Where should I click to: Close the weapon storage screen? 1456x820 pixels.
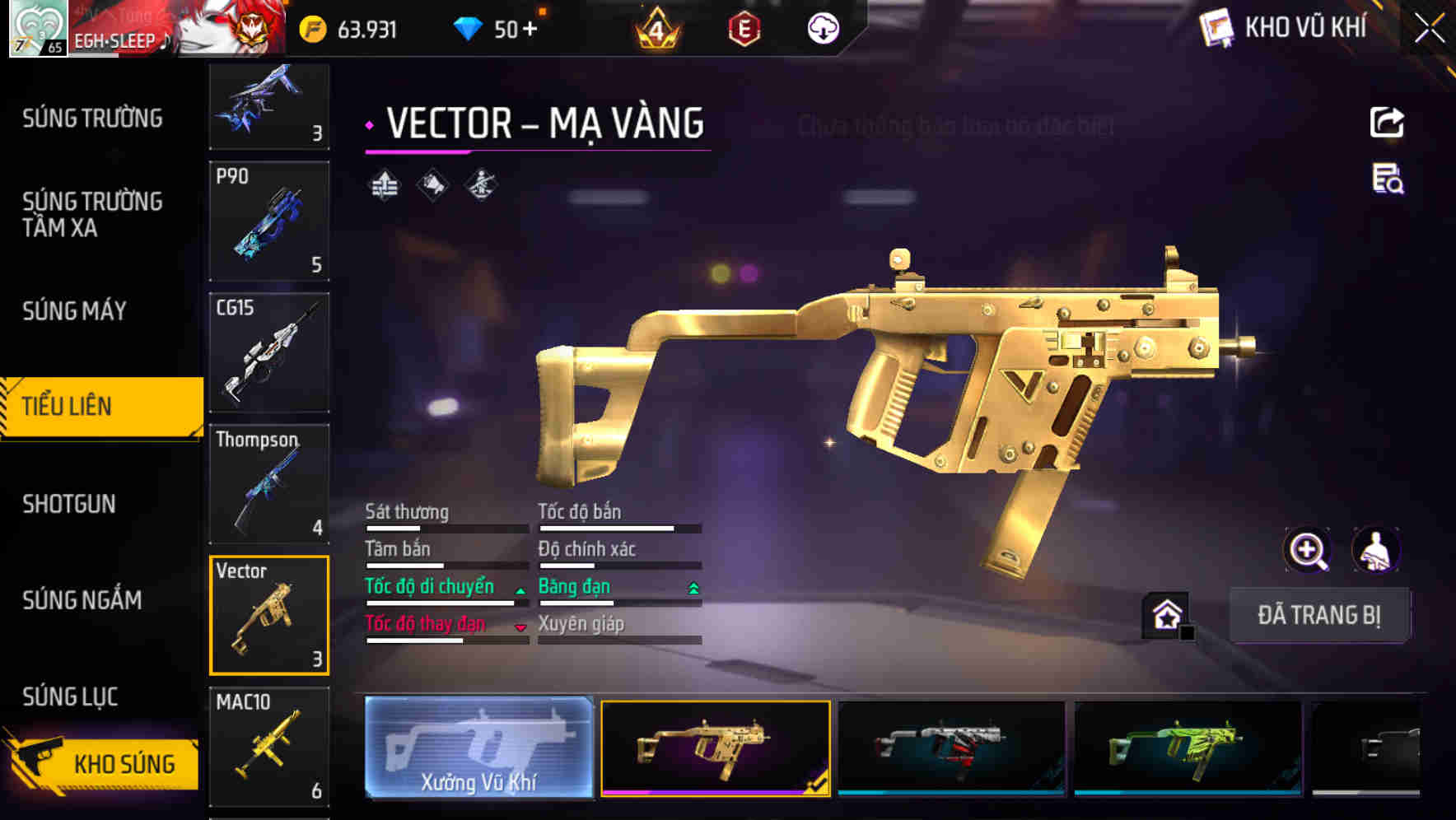point(1429,29)
